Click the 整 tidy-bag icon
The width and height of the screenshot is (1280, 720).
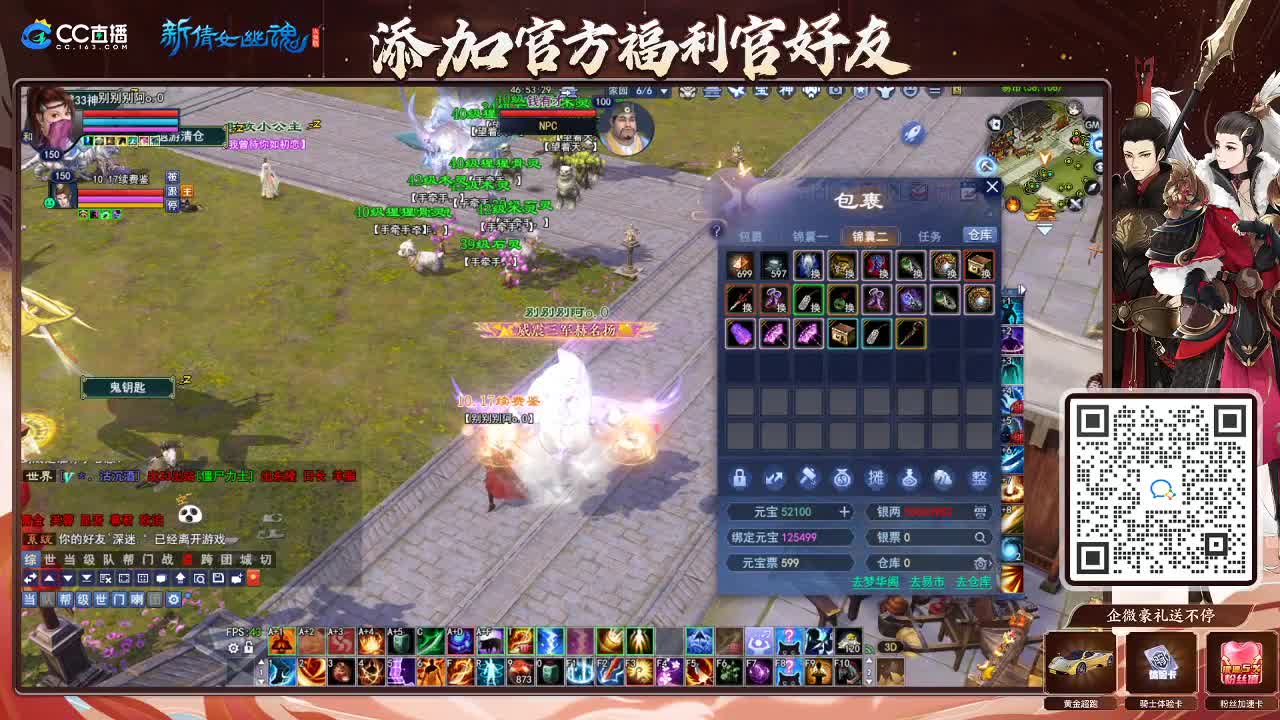pyautogui.click(x=978, y=477)
